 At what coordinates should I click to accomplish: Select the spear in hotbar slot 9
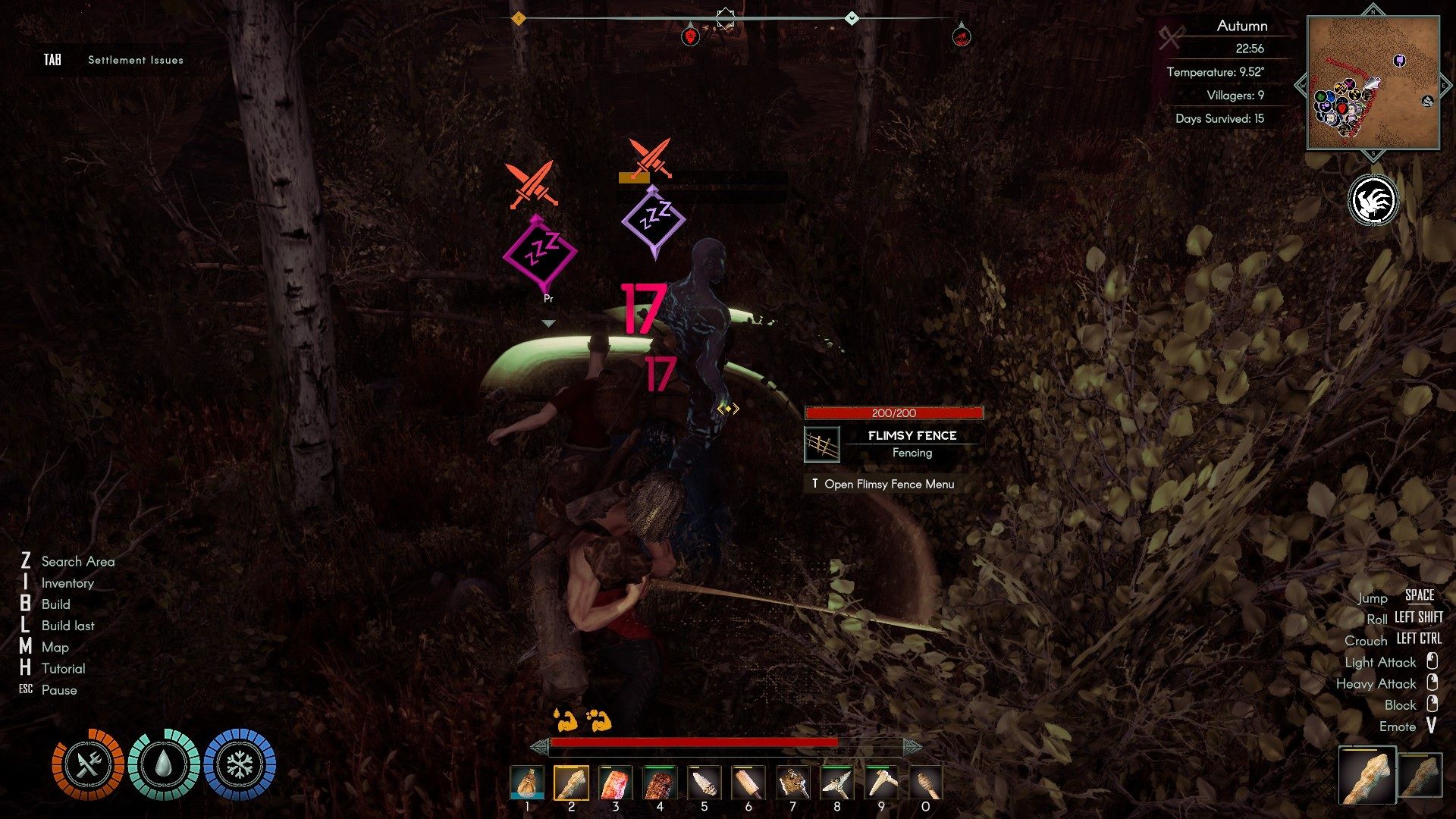tap(881, 781)
